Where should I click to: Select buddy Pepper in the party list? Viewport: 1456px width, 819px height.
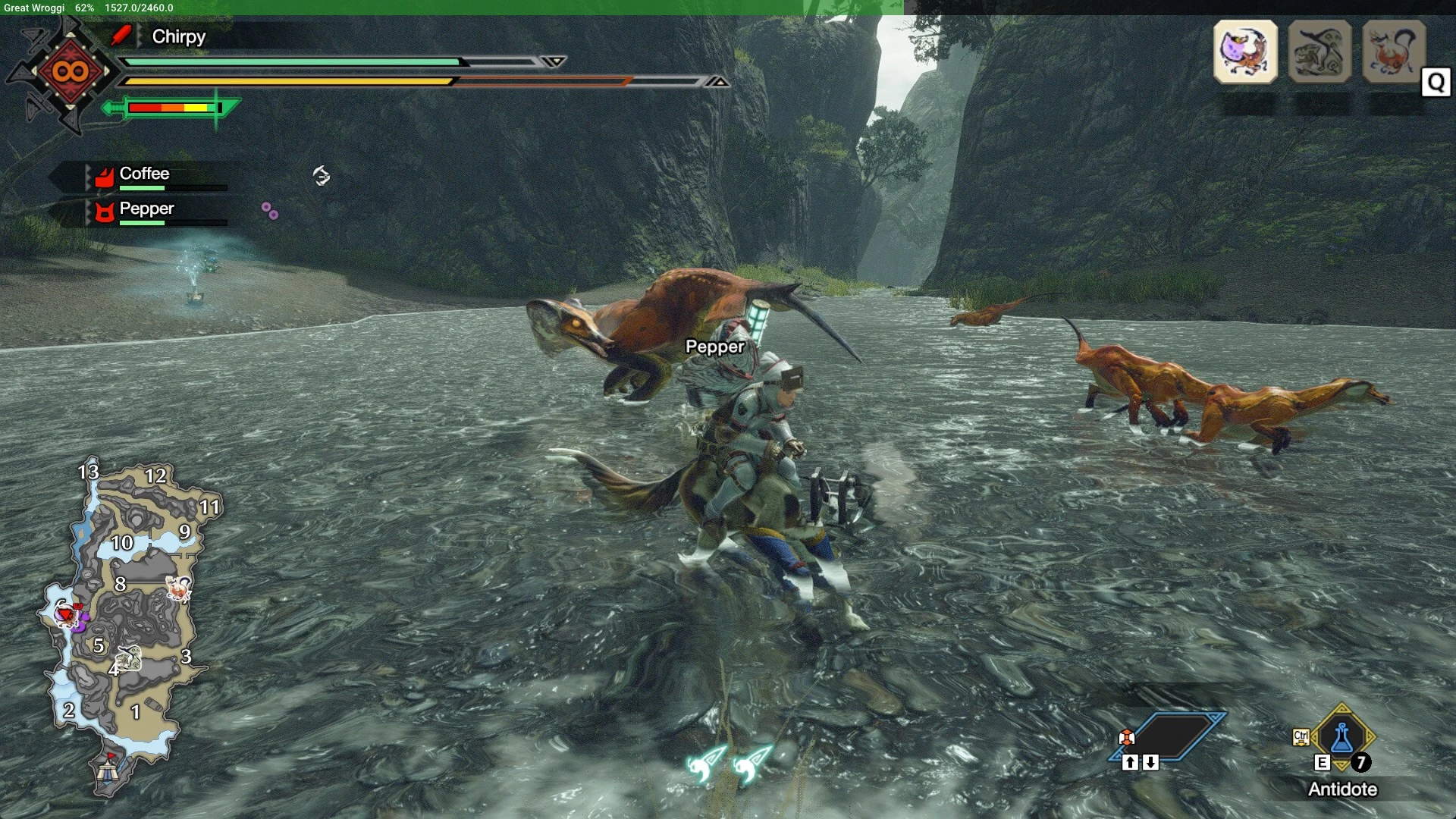[146, 209]
